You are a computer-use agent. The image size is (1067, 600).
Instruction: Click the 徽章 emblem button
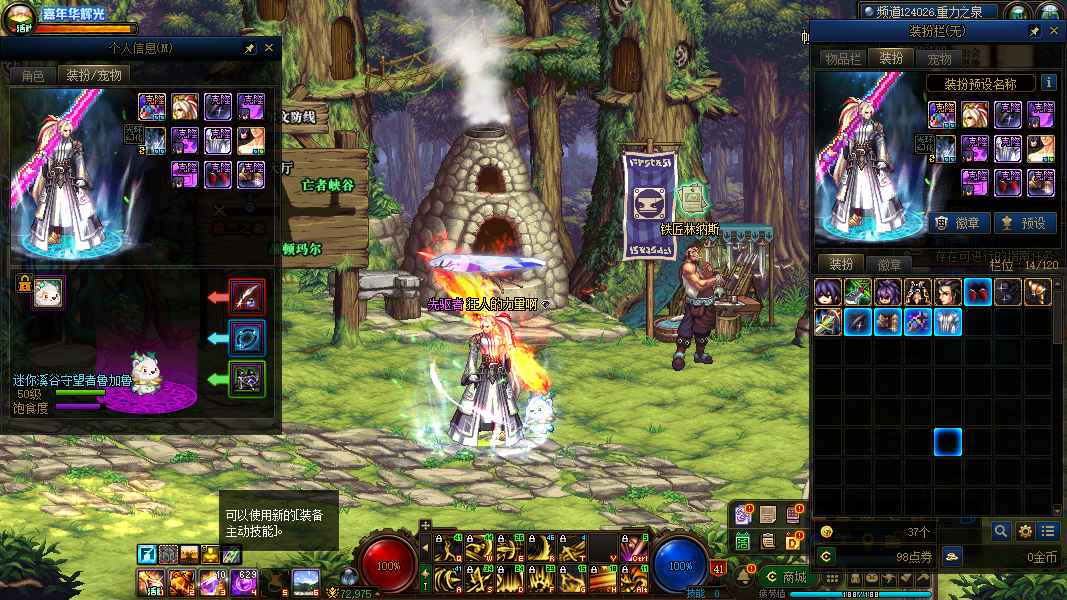tap(959, 223)
